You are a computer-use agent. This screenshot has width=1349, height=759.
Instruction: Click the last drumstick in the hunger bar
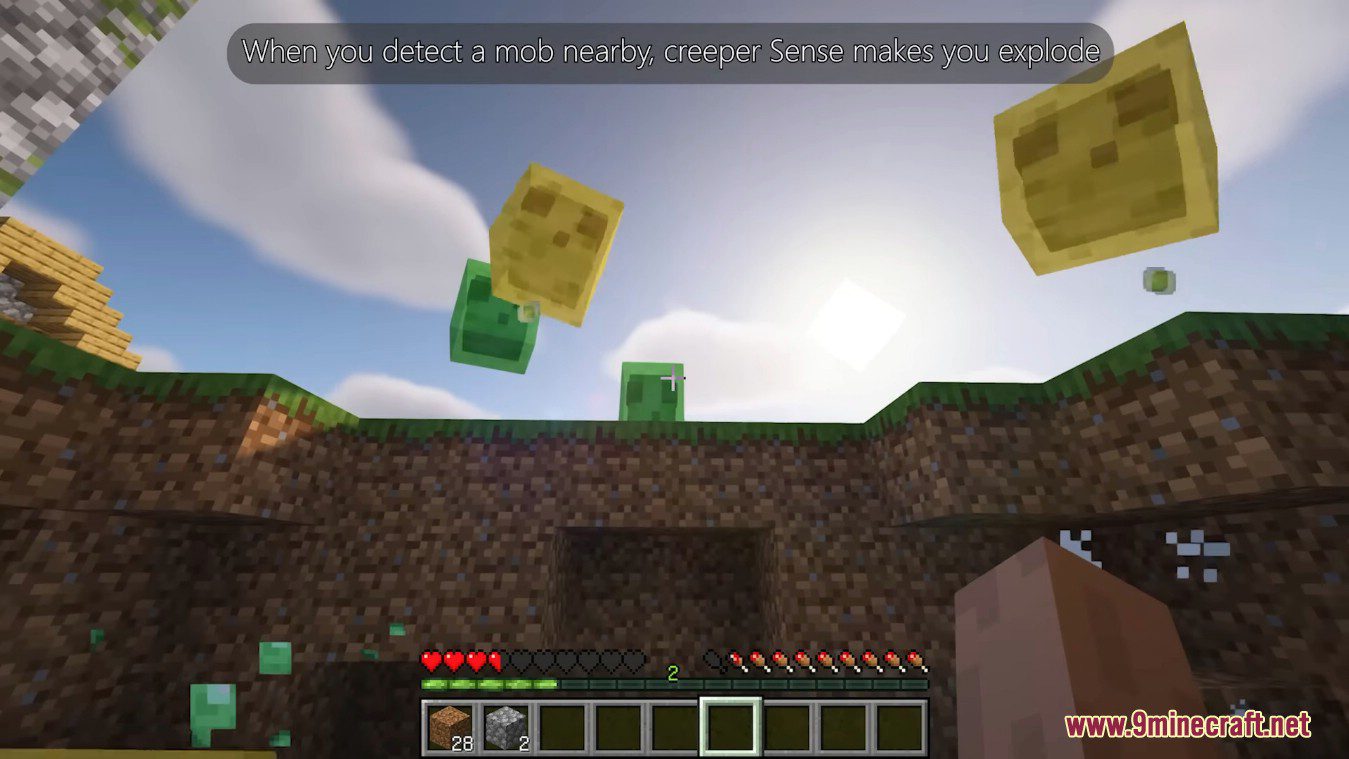[915, 662]
